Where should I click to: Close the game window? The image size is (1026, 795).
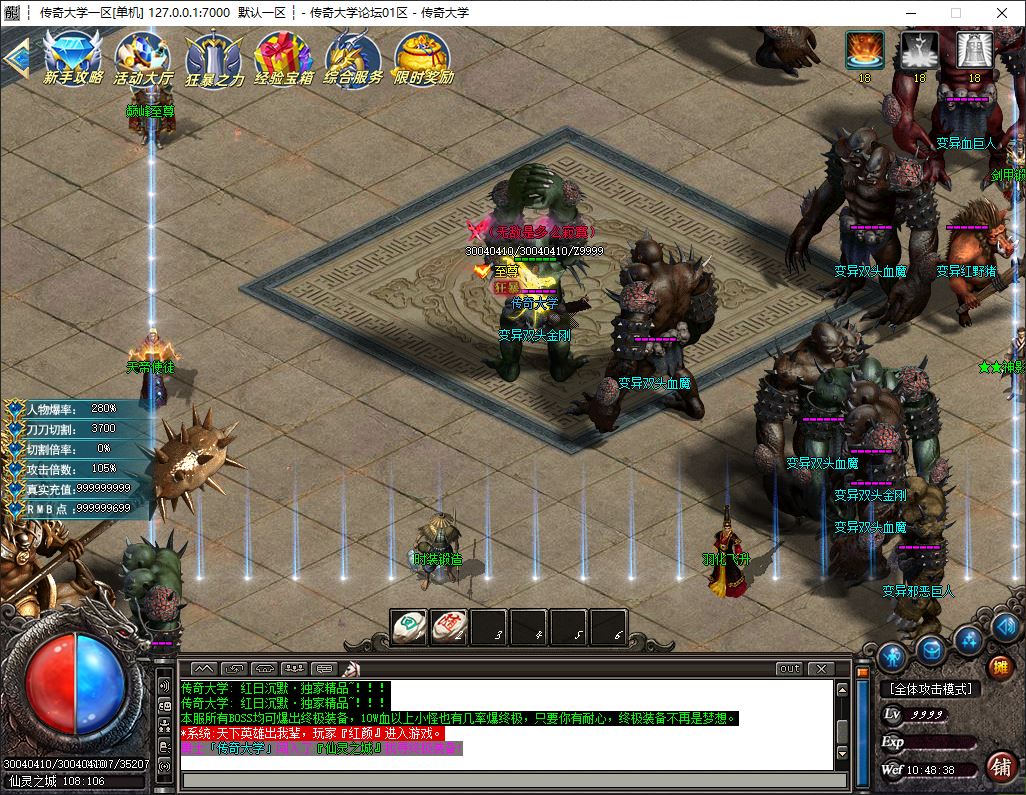pos(1002,13)
